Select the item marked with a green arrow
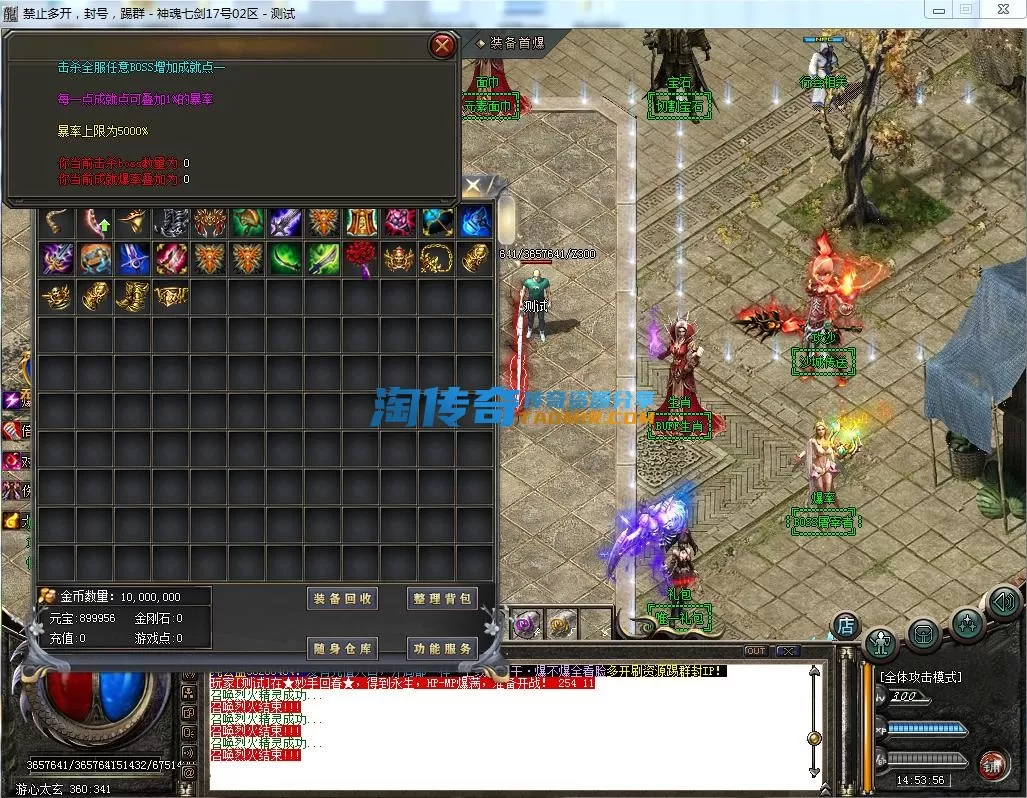The height and width of the screenshot is (798, 1027). click(96, 221)
